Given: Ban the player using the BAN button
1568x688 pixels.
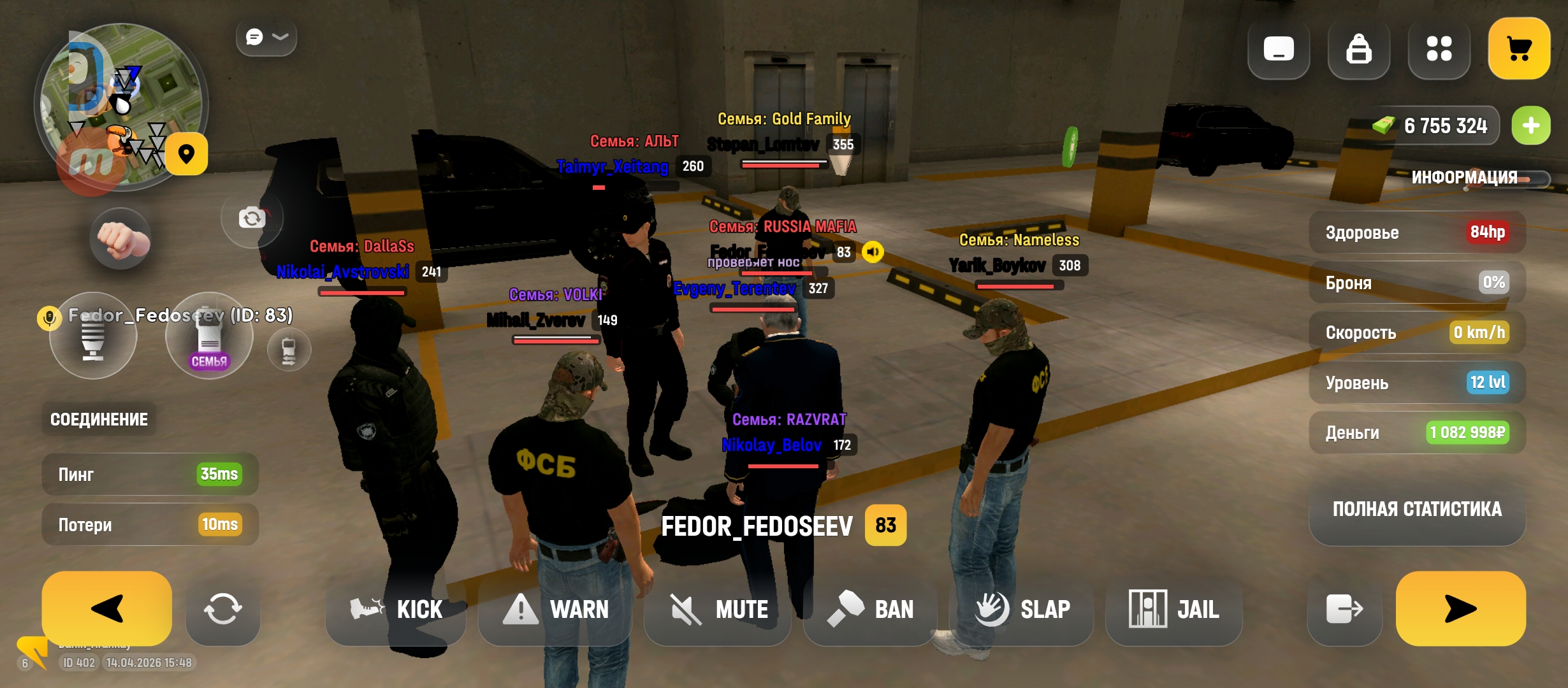Looking at the screenshot, I should [x=871, y=610].
